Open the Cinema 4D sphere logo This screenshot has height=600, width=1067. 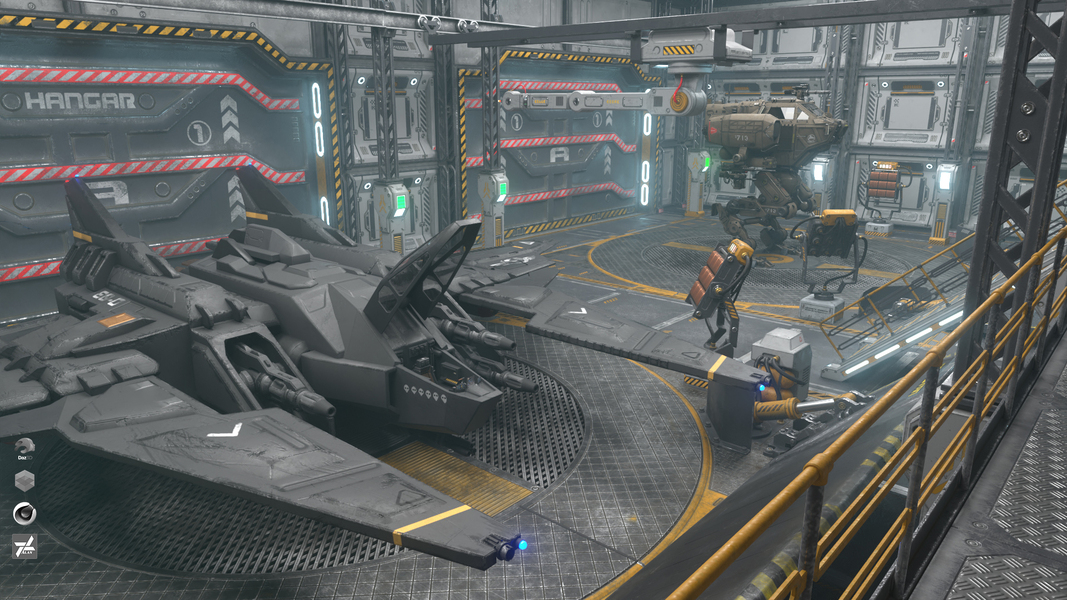[x=25, y=514]
